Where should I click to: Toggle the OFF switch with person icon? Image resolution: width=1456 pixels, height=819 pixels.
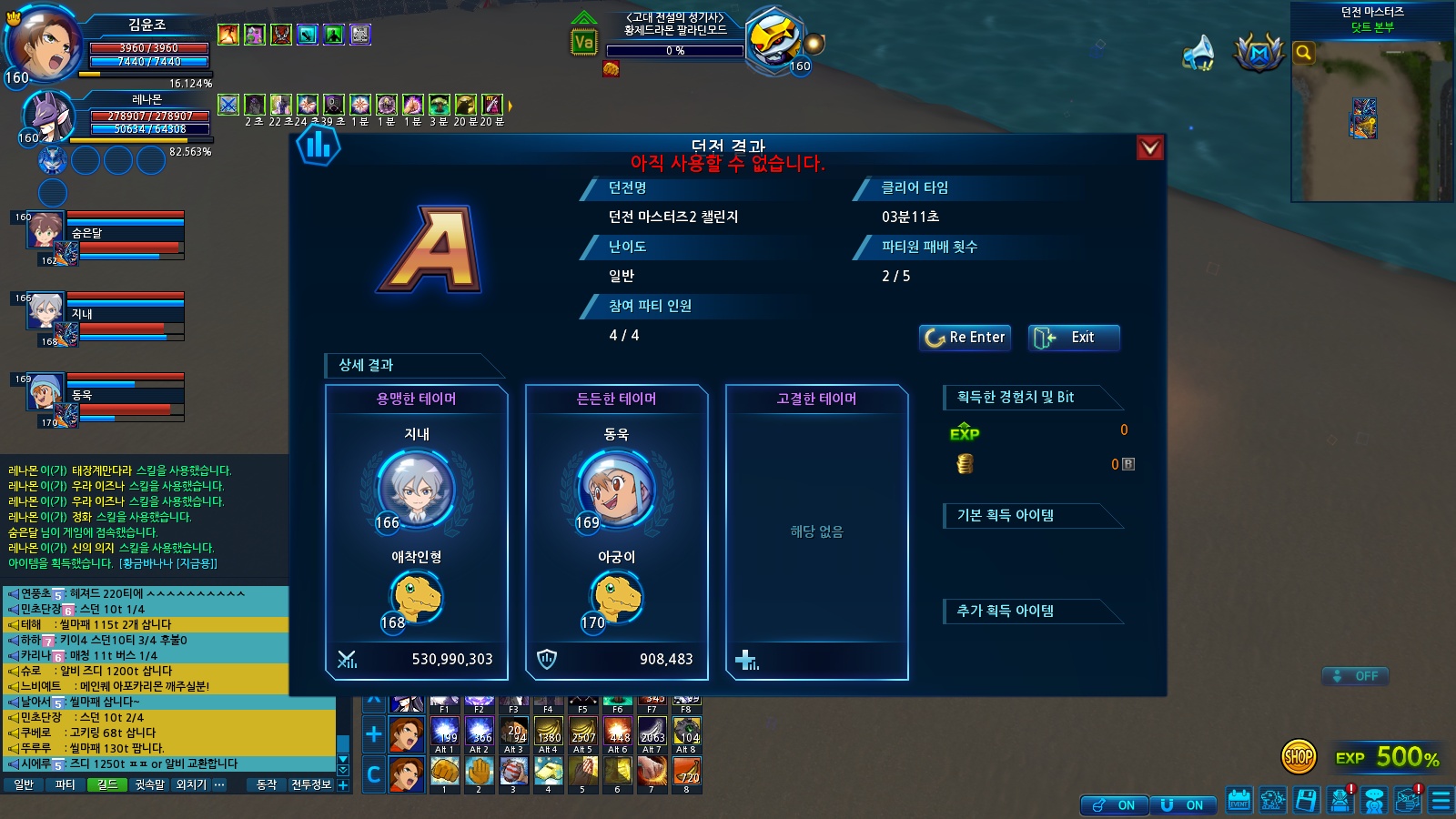[x=1356, y=676]
